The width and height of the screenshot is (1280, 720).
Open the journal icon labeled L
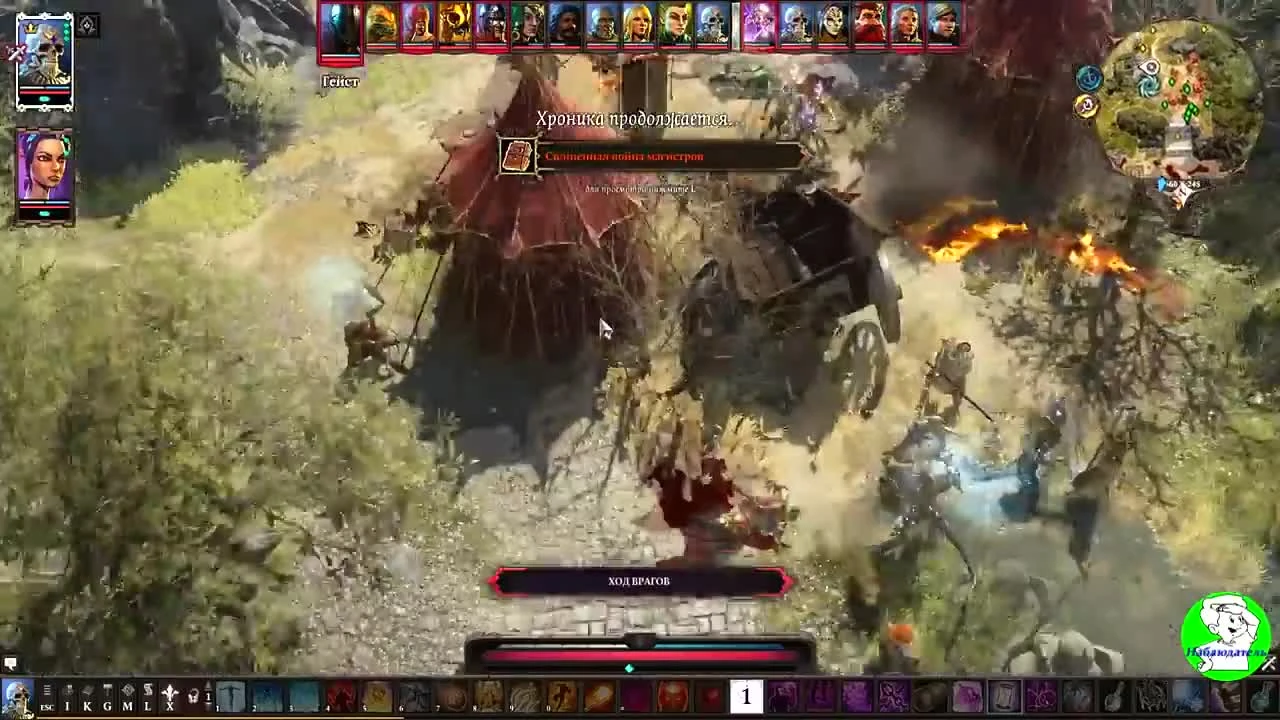click(x=148, y=693)
